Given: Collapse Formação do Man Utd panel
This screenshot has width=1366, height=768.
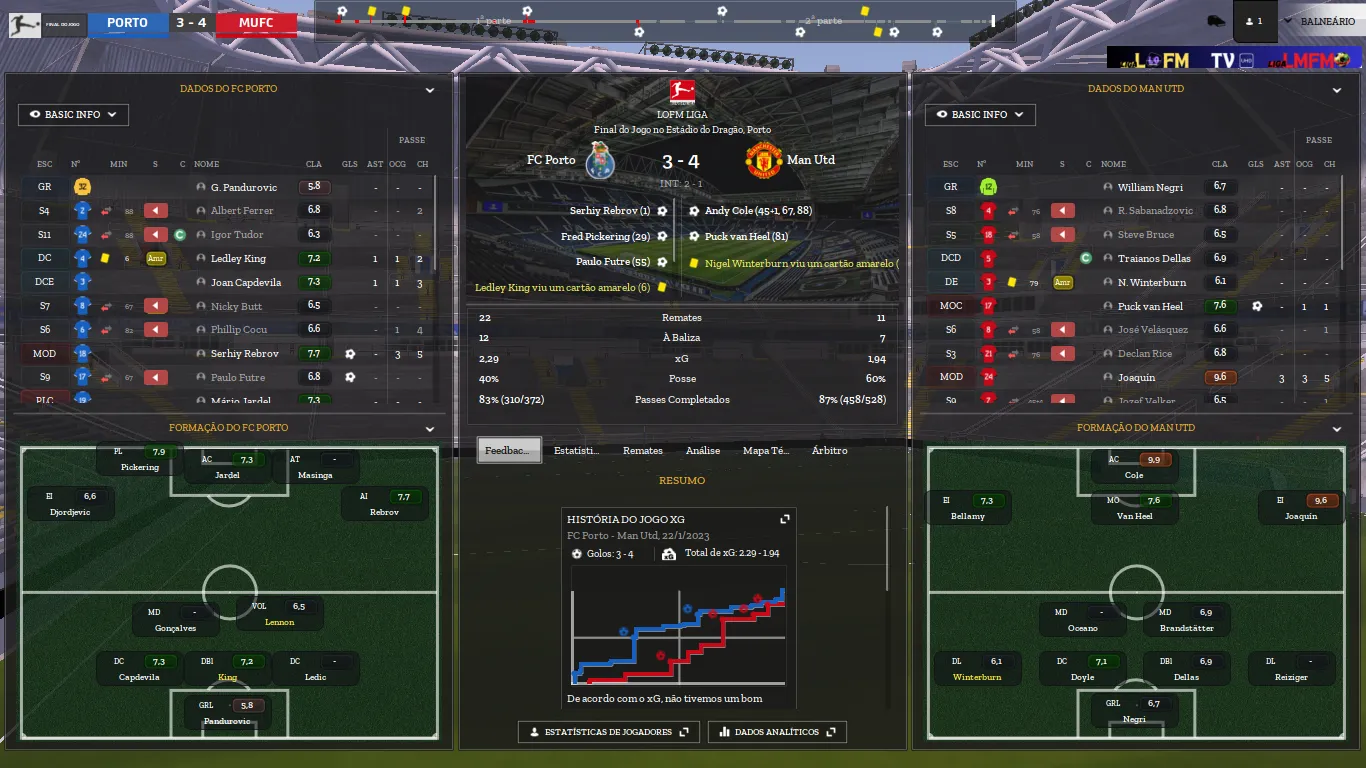Looking at the screenshot, I should (x=1337, y=429).
